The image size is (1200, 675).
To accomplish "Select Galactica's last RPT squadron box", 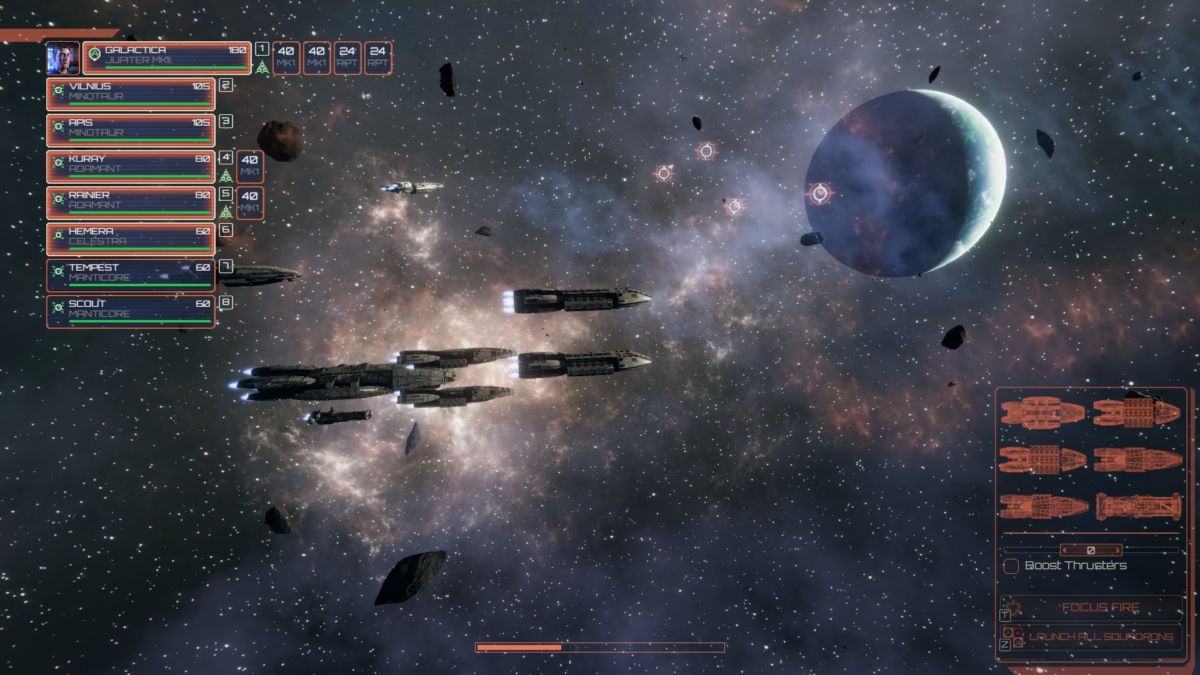I will click(x=378, y=57).
